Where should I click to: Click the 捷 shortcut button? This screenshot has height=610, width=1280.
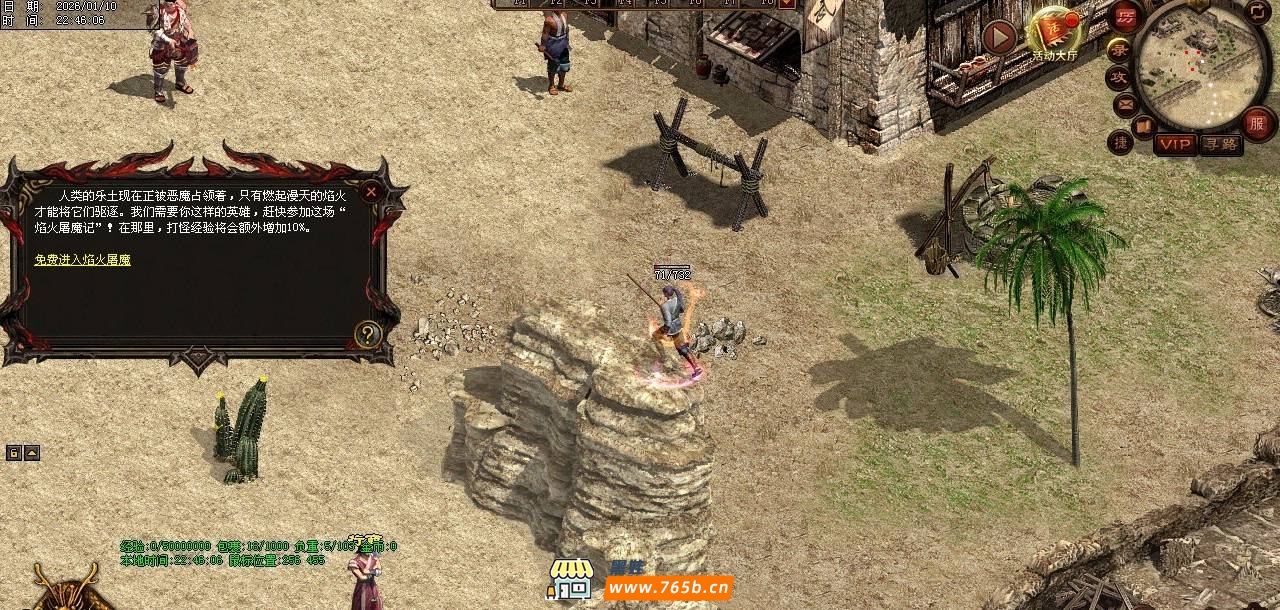pos(1120,142)
